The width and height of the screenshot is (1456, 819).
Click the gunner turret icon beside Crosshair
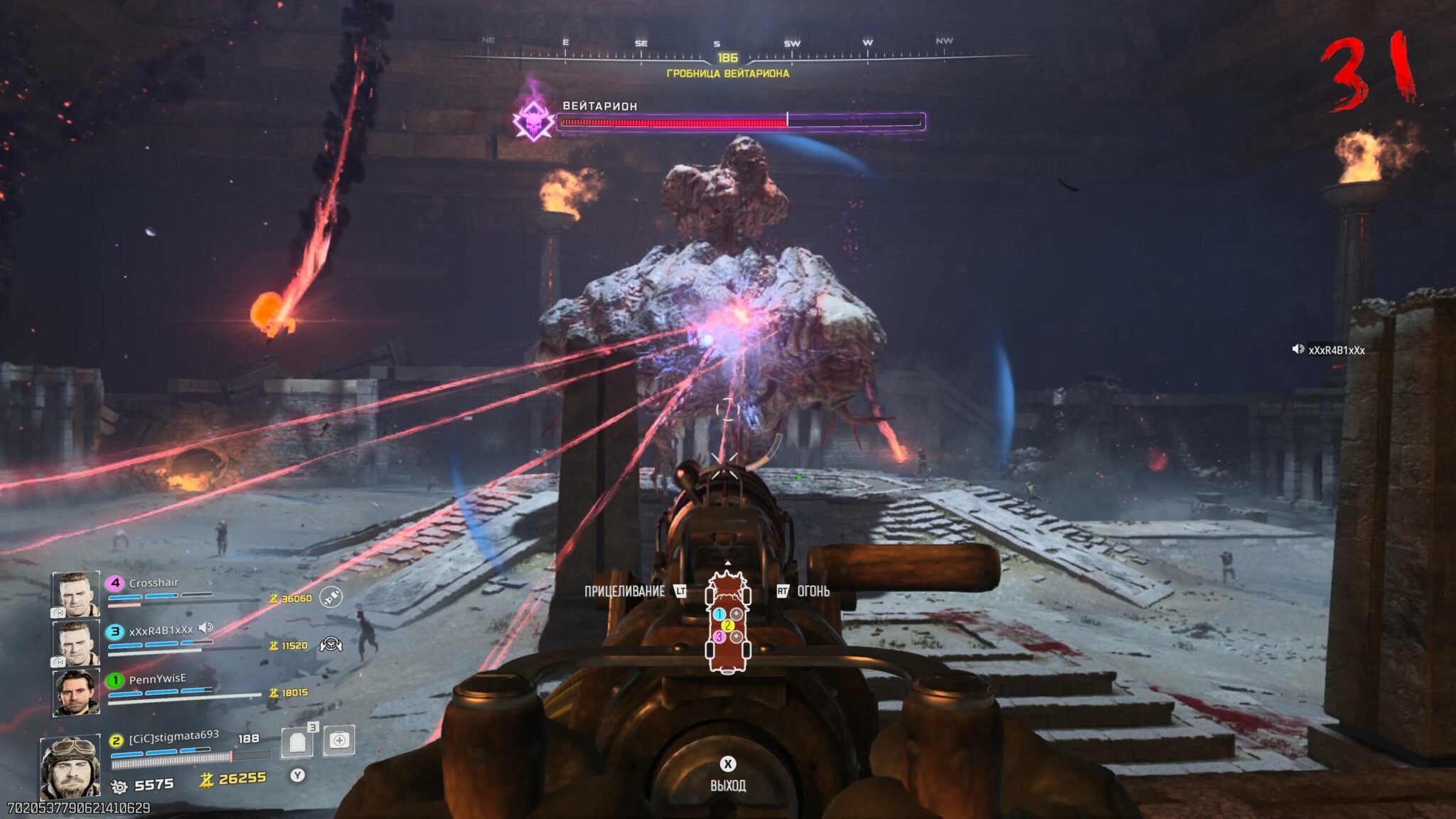(x=331, y=597)
